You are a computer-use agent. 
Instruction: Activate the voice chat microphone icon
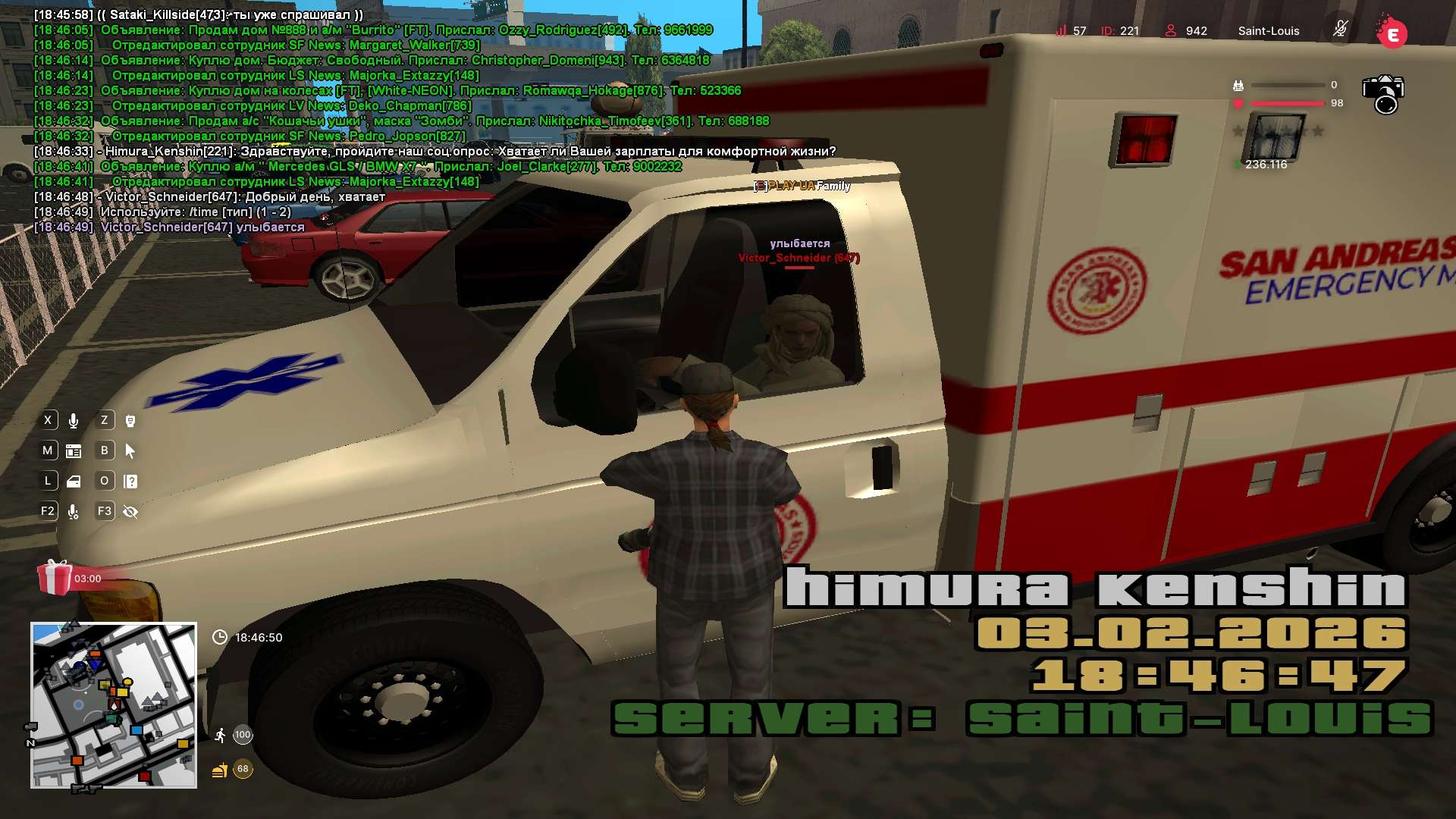tap(74, 421)
